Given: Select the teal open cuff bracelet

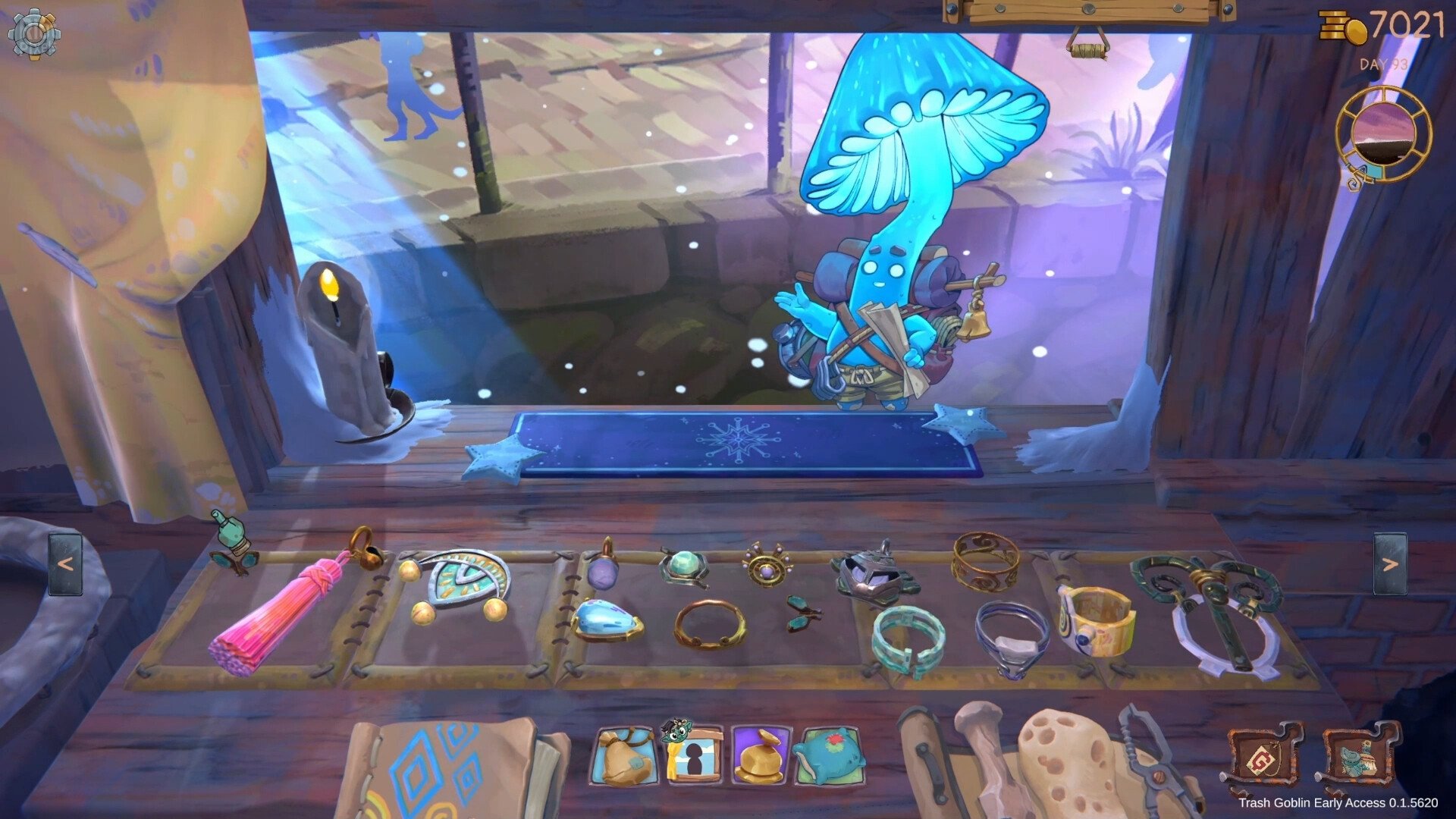Looking at the screenshot, I should (x=908, y=639).
